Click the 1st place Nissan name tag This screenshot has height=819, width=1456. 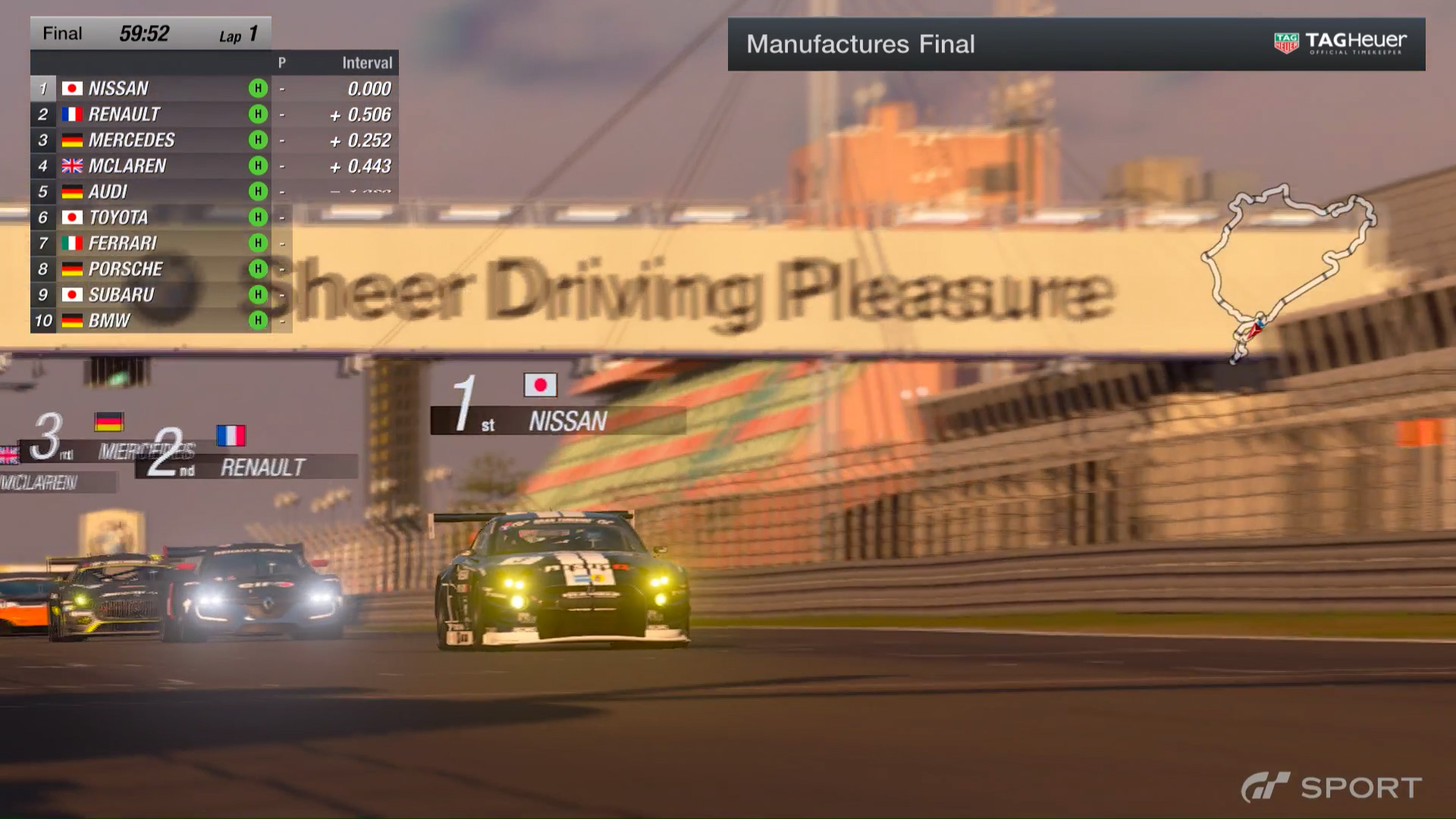[567, 421]
